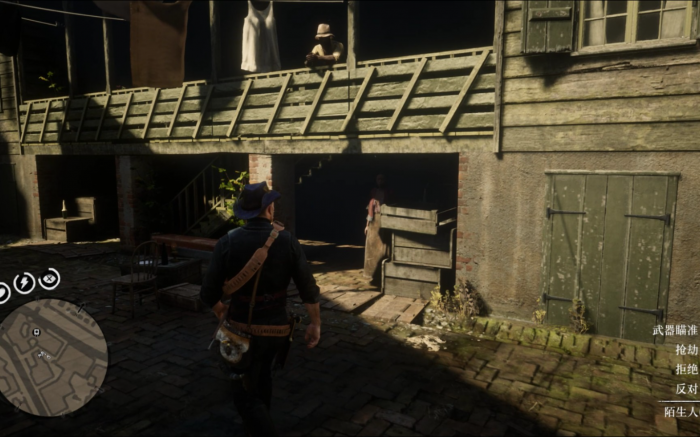
Task: Pick the 反对 response
Action: click(x=686, y=389)
